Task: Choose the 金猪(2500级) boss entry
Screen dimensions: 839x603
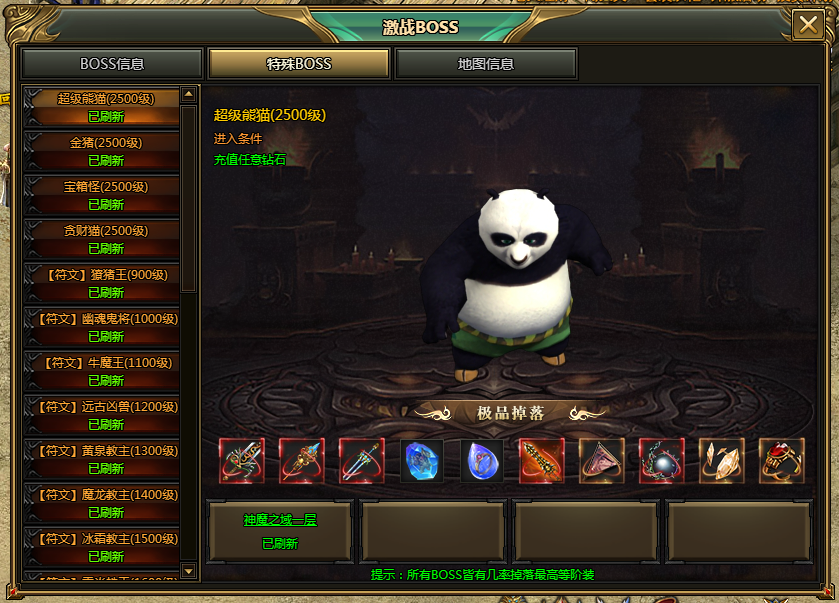Action: [x=100, y=151]
